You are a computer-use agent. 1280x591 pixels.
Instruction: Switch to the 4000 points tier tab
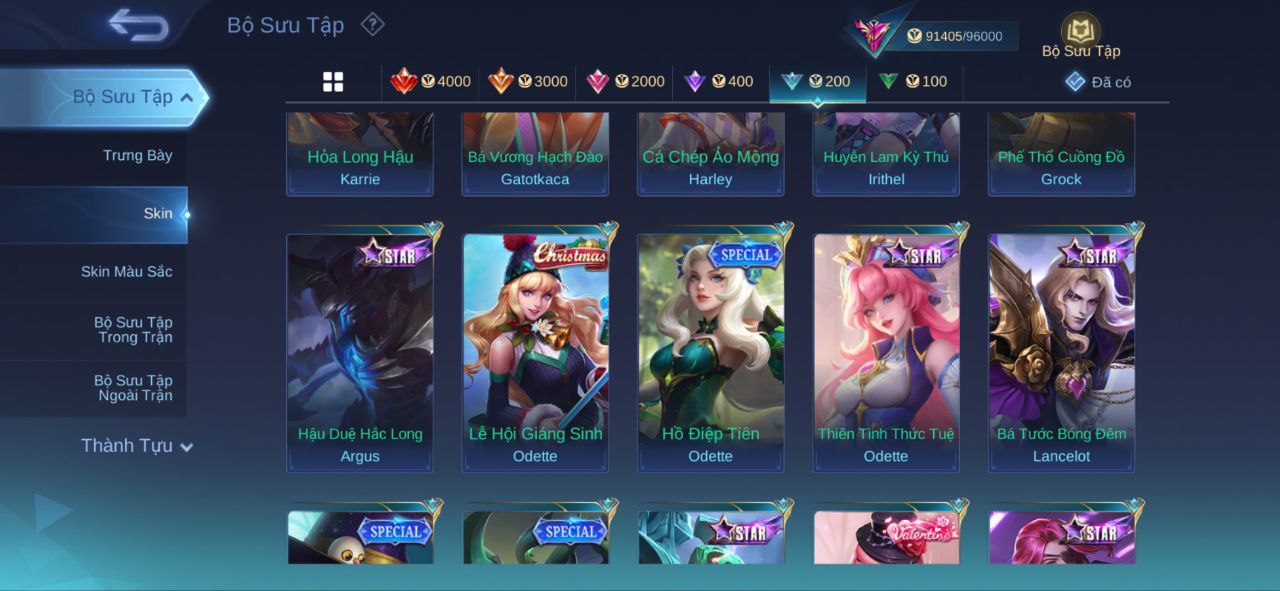431,81
